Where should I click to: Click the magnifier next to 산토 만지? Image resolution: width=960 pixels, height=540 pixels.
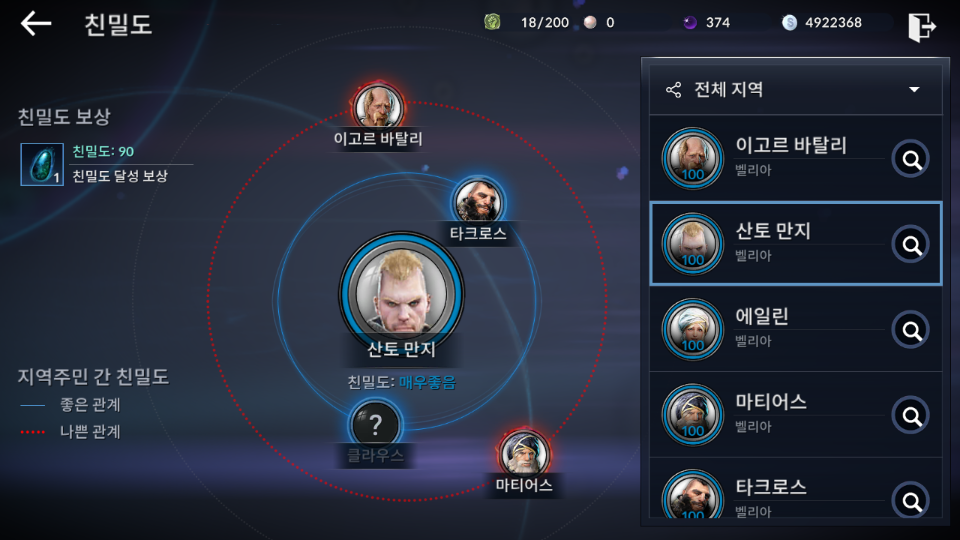pos(910,244)
